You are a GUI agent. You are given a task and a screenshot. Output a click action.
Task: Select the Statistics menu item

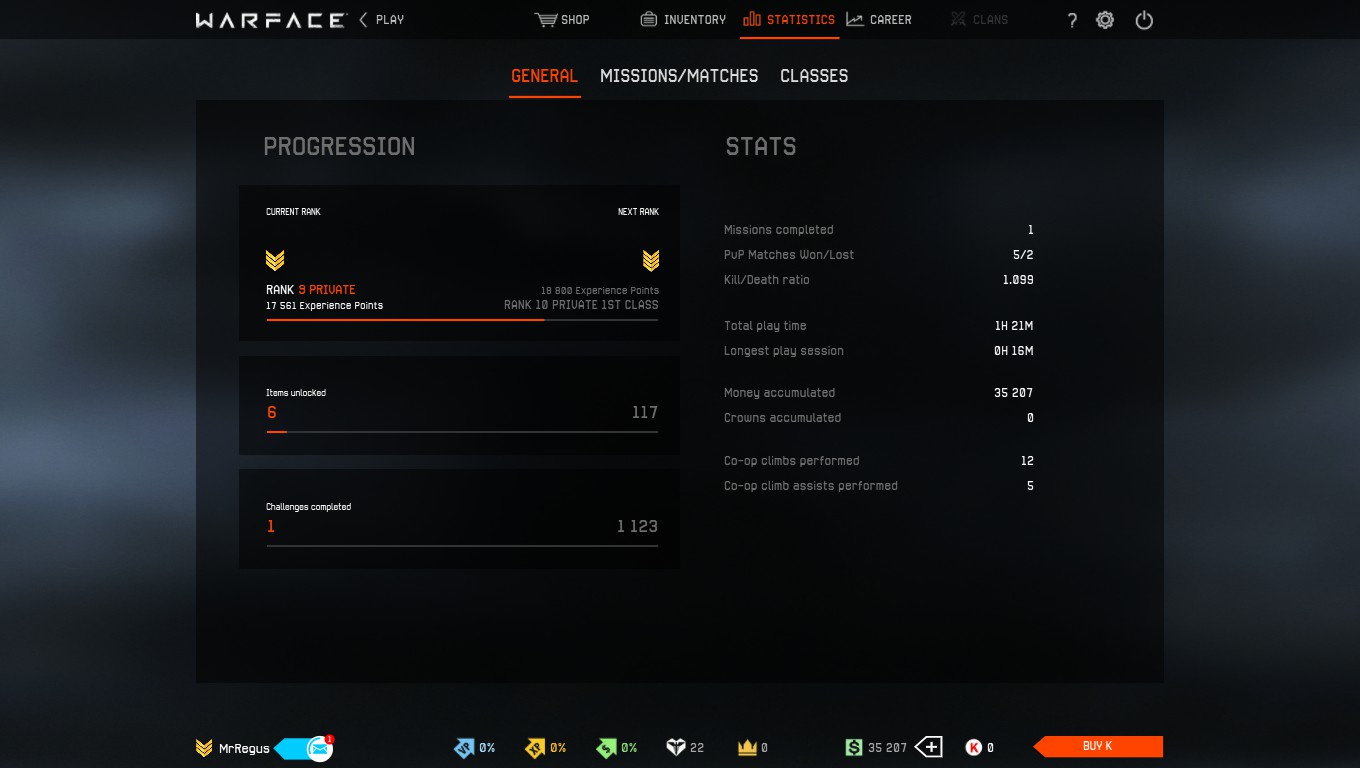click(789, 19)
